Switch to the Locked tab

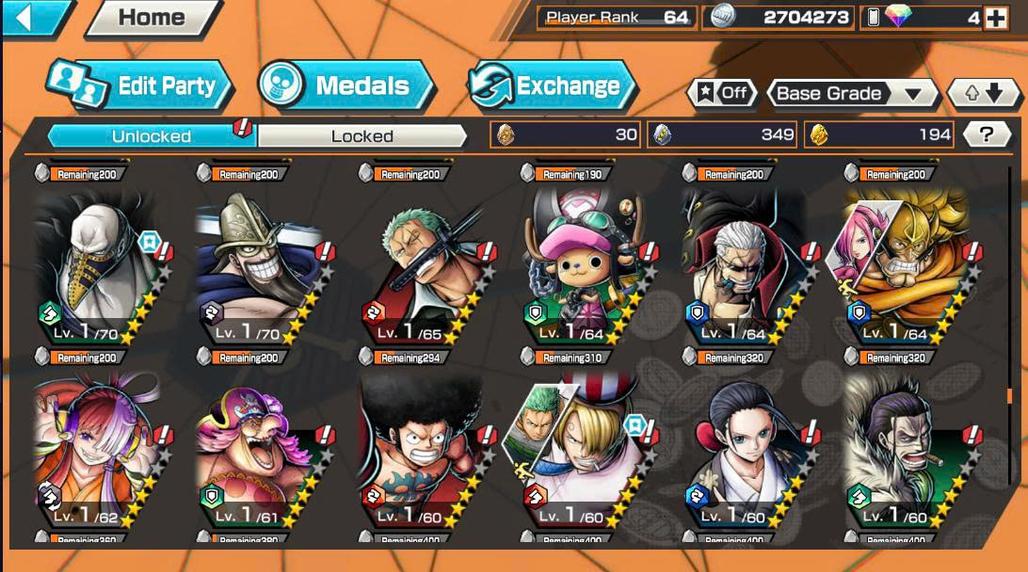click(x=362, y=136)
